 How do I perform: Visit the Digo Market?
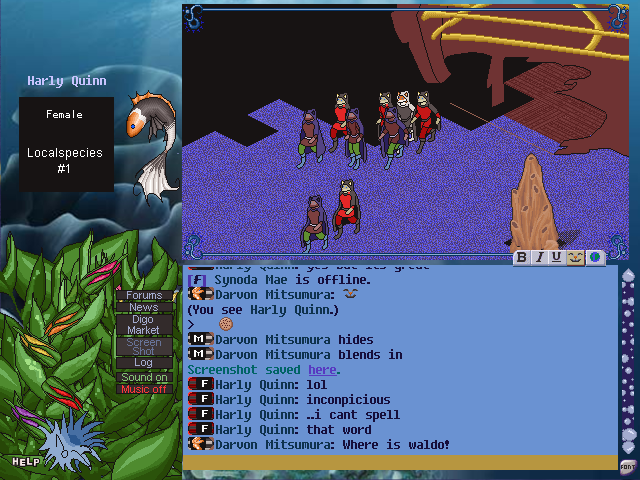[x=144, y=324]
